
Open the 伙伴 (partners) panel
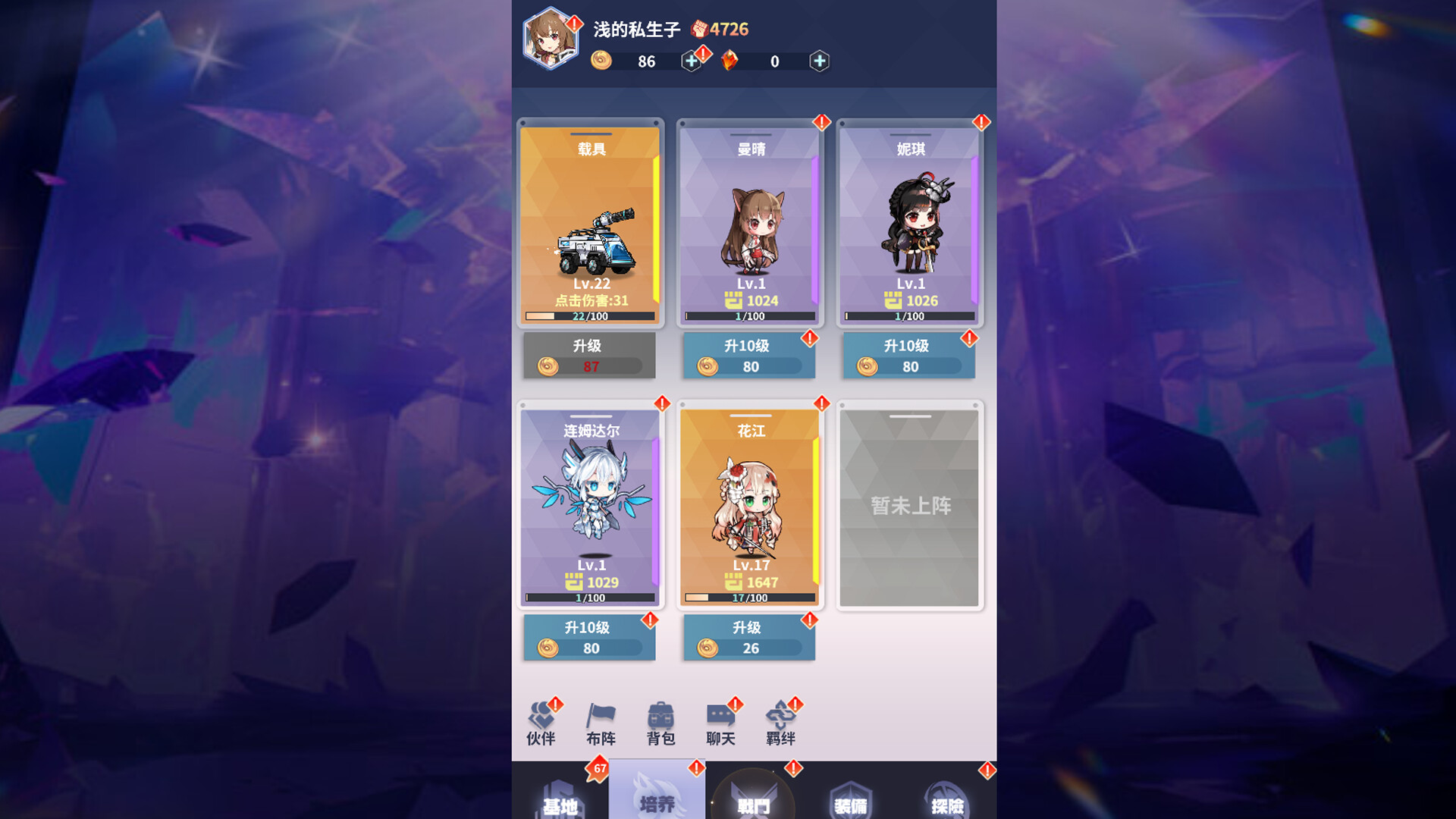tap(540, 722)
